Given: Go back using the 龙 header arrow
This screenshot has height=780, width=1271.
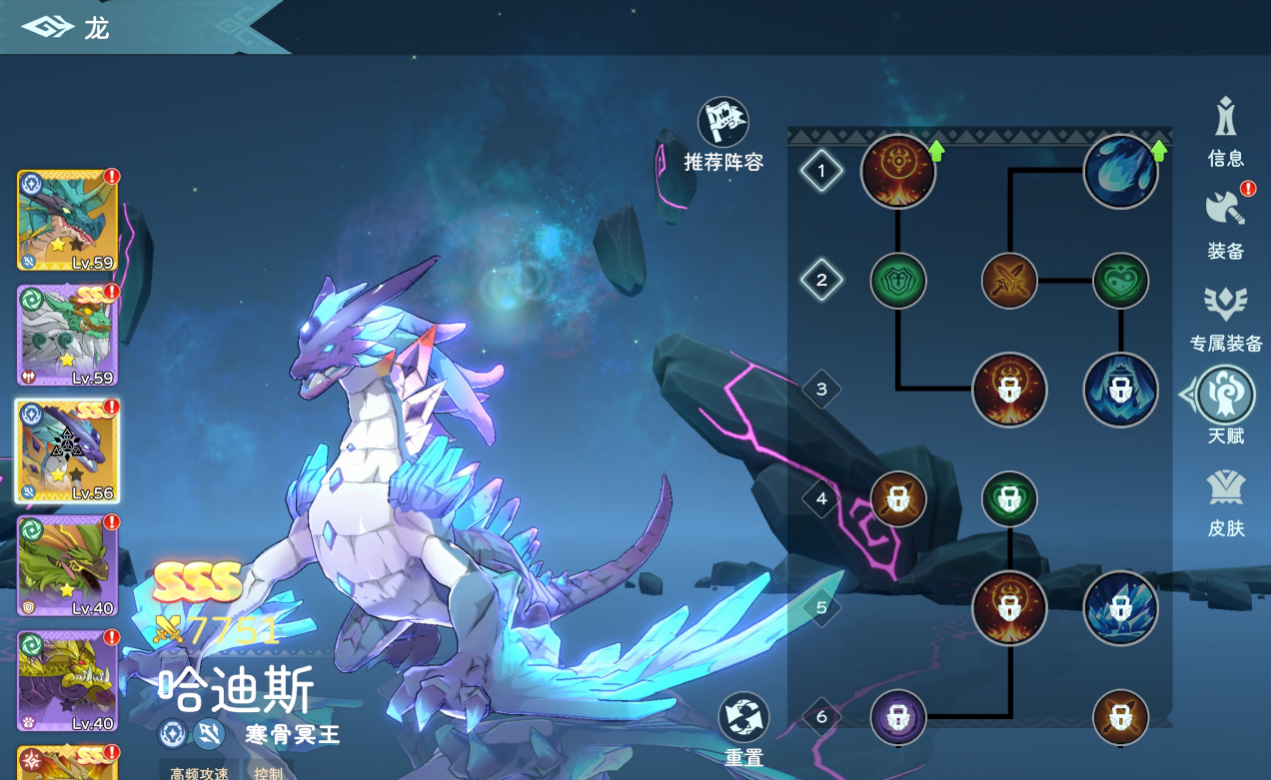Looking at the screenshot, I should coord(47,27).
